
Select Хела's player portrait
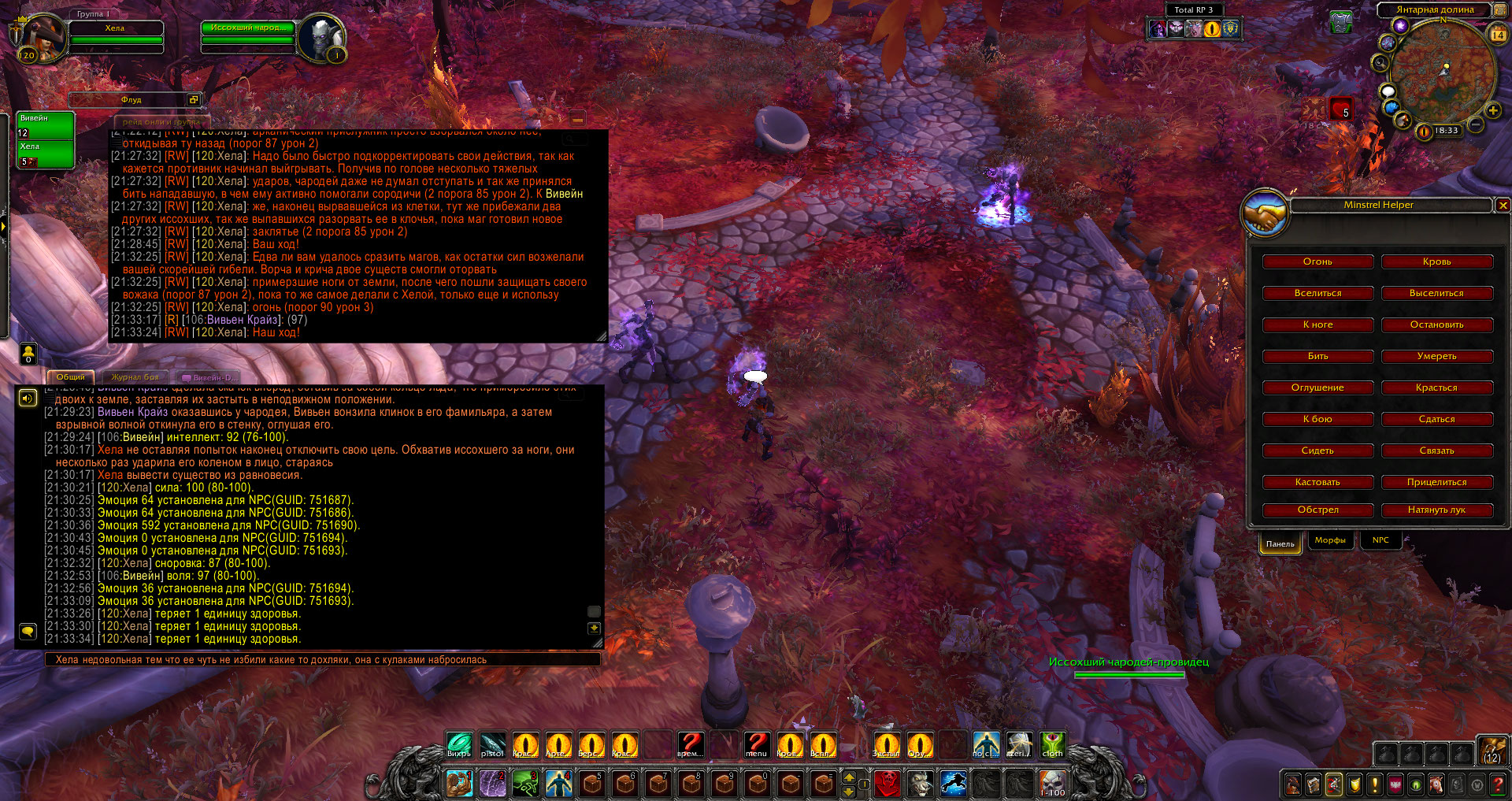coord(41,37)
